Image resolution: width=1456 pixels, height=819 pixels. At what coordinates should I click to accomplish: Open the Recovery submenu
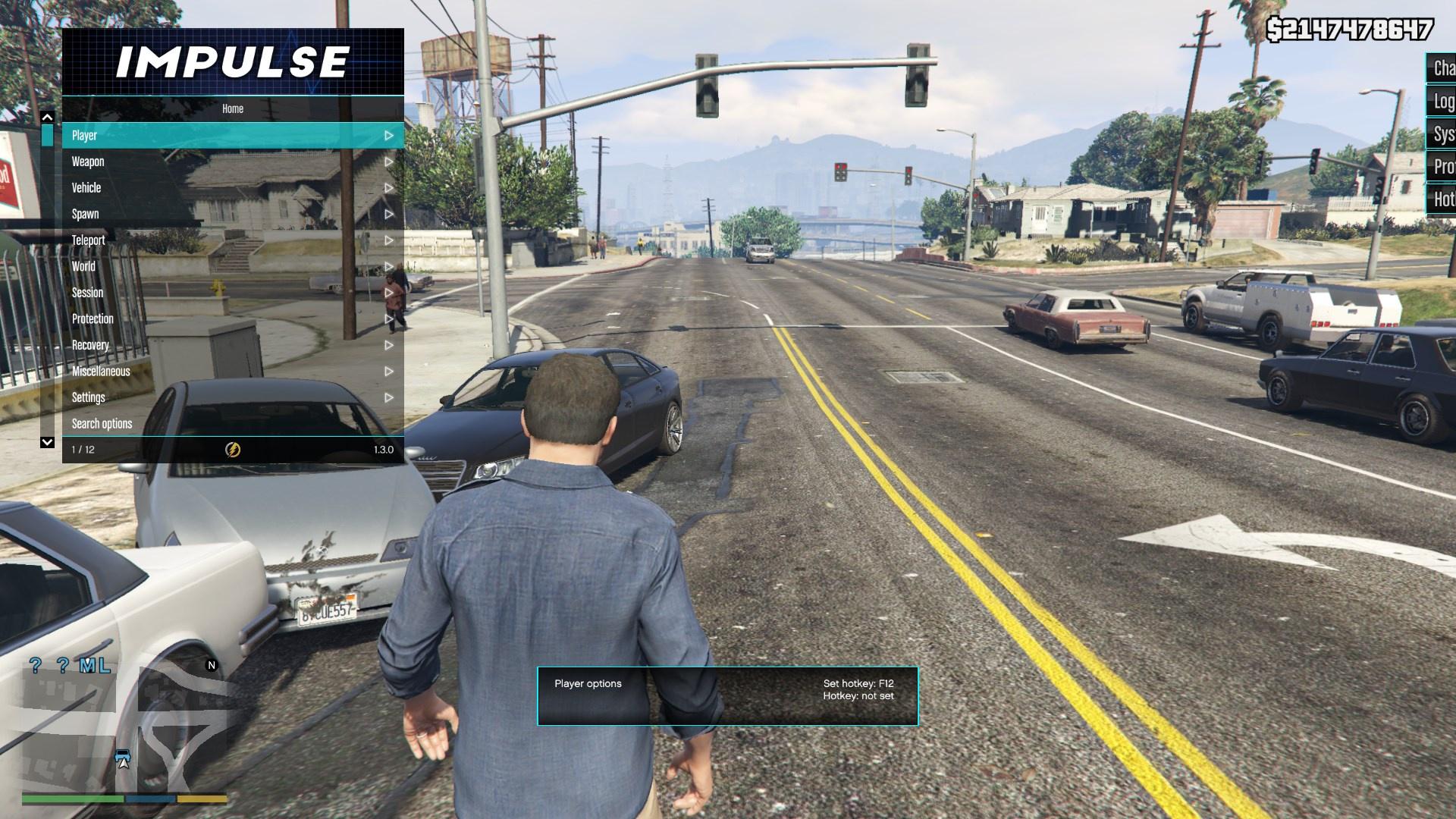pos(232,345)
